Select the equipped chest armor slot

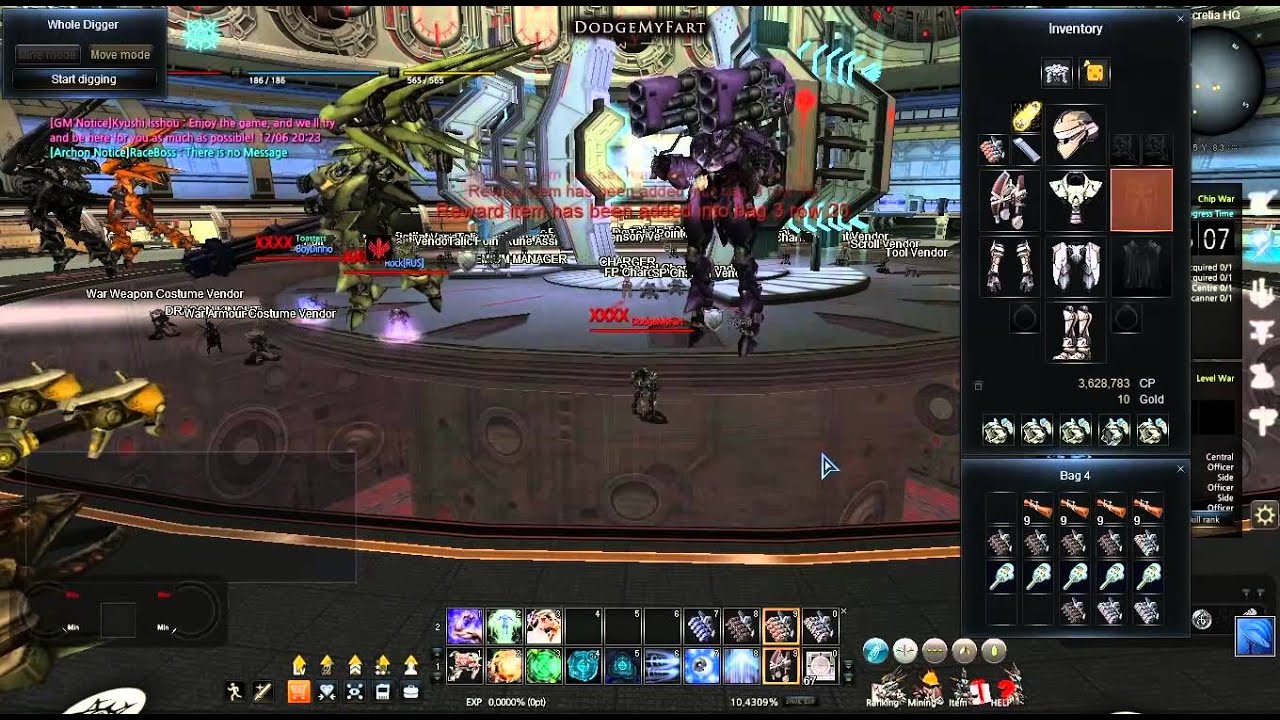pos(1075,200)
